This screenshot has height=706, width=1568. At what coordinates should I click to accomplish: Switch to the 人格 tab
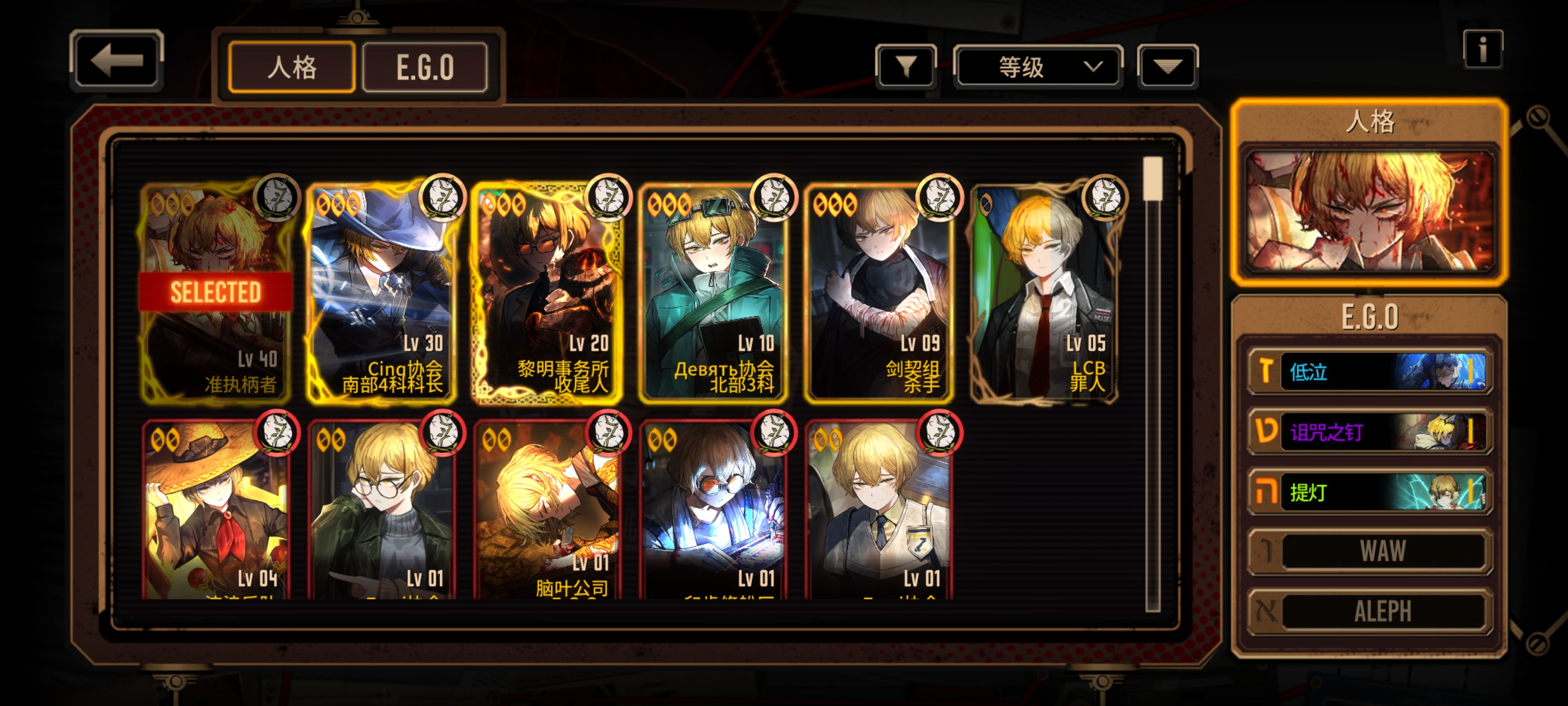click(x=292, y=67)
